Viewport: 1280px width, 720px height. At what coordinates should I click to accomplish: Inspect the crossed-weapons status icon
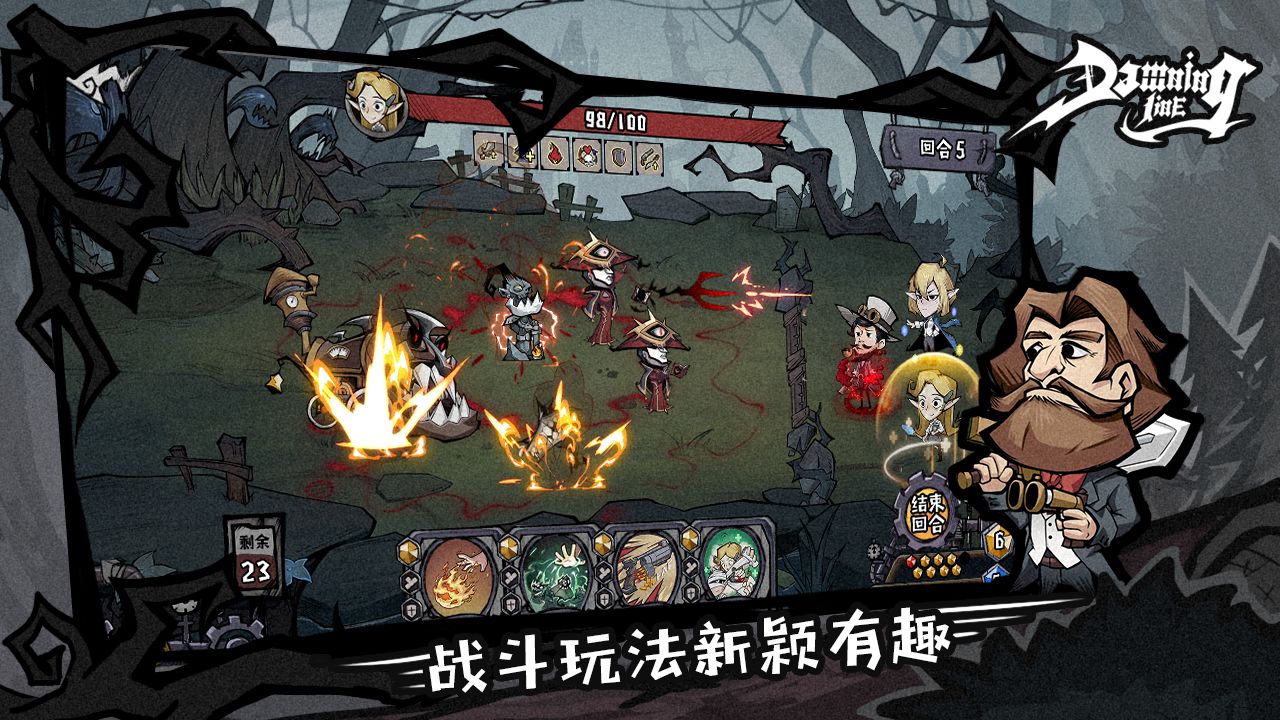(649, 152)
